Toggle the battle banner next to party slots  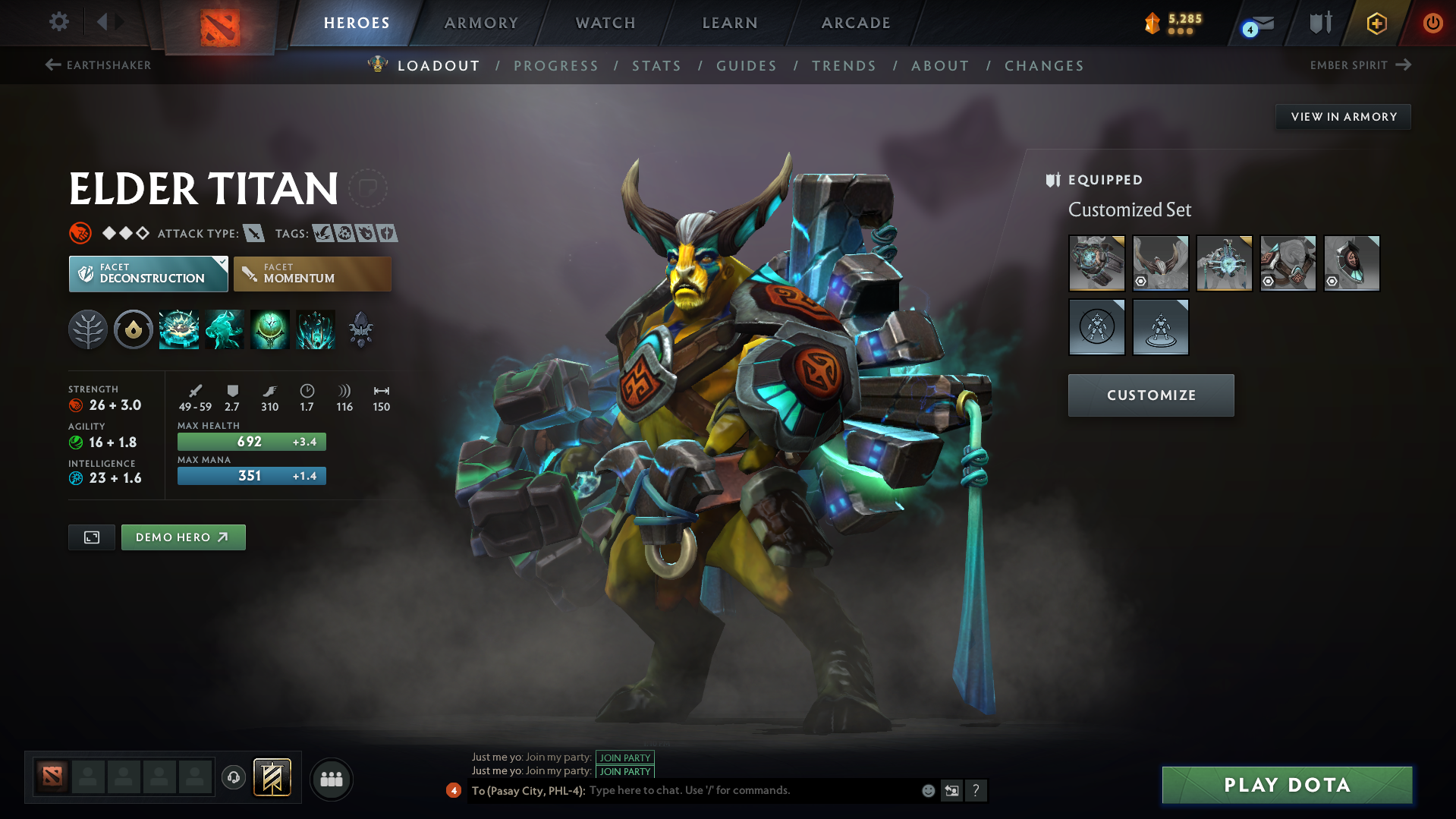point(272,778)
